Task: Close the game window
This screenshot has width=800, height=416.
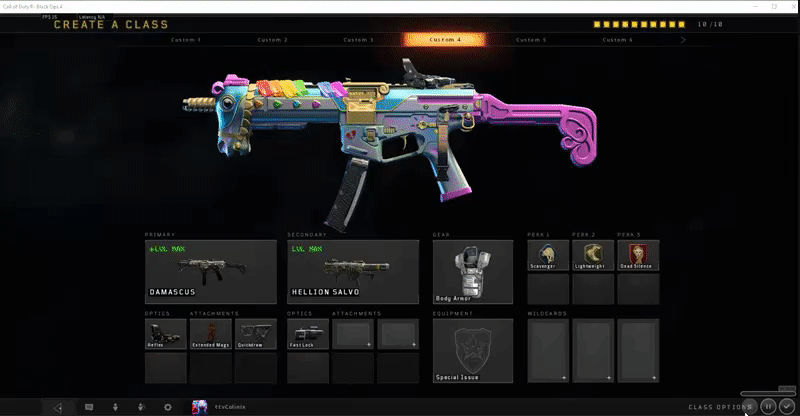Action: 787,7
